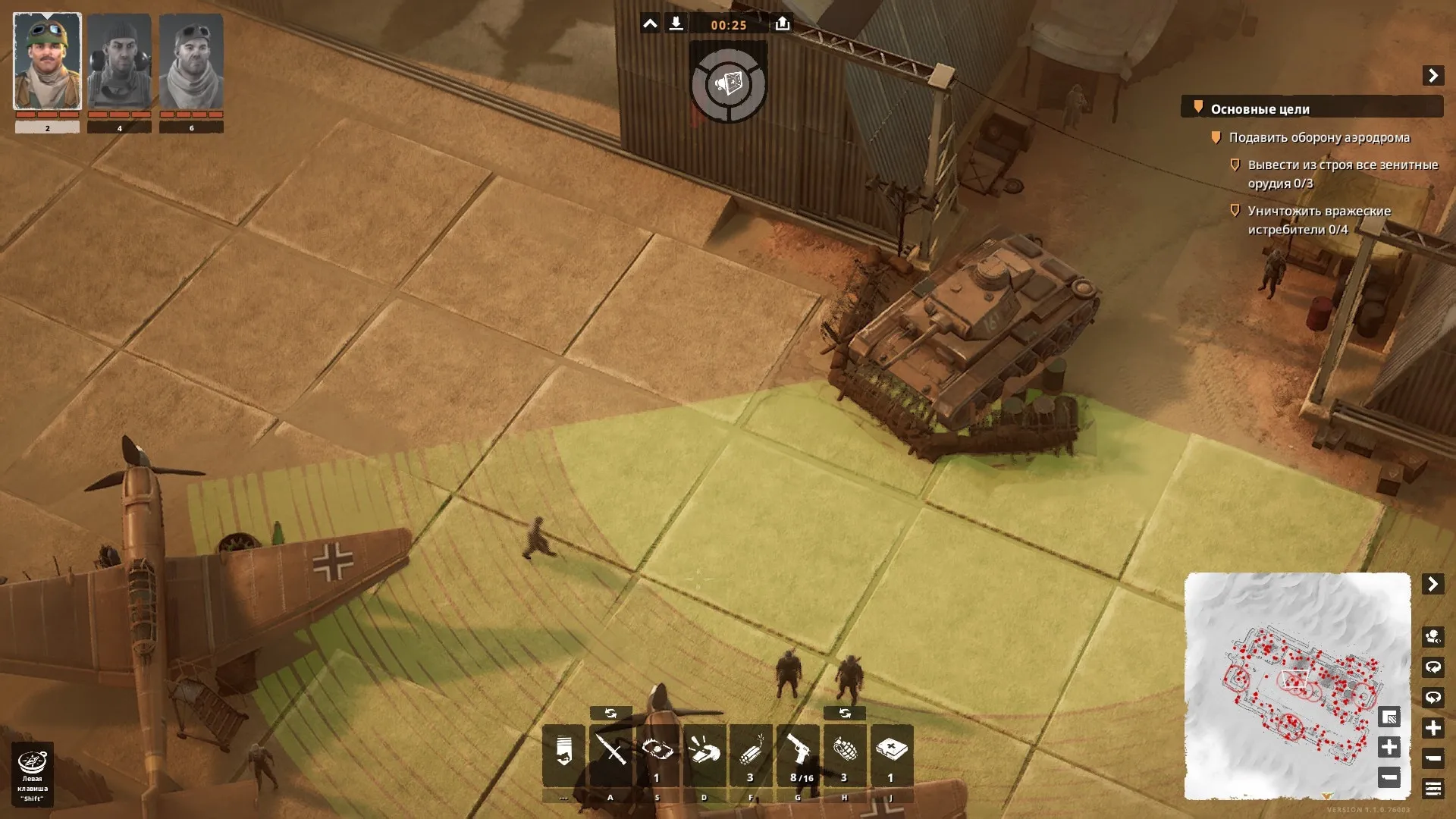1456x819 pixels.
Task: Select the dynamite bundle slot
Action: pyautogui.click(x=751, y=755)
